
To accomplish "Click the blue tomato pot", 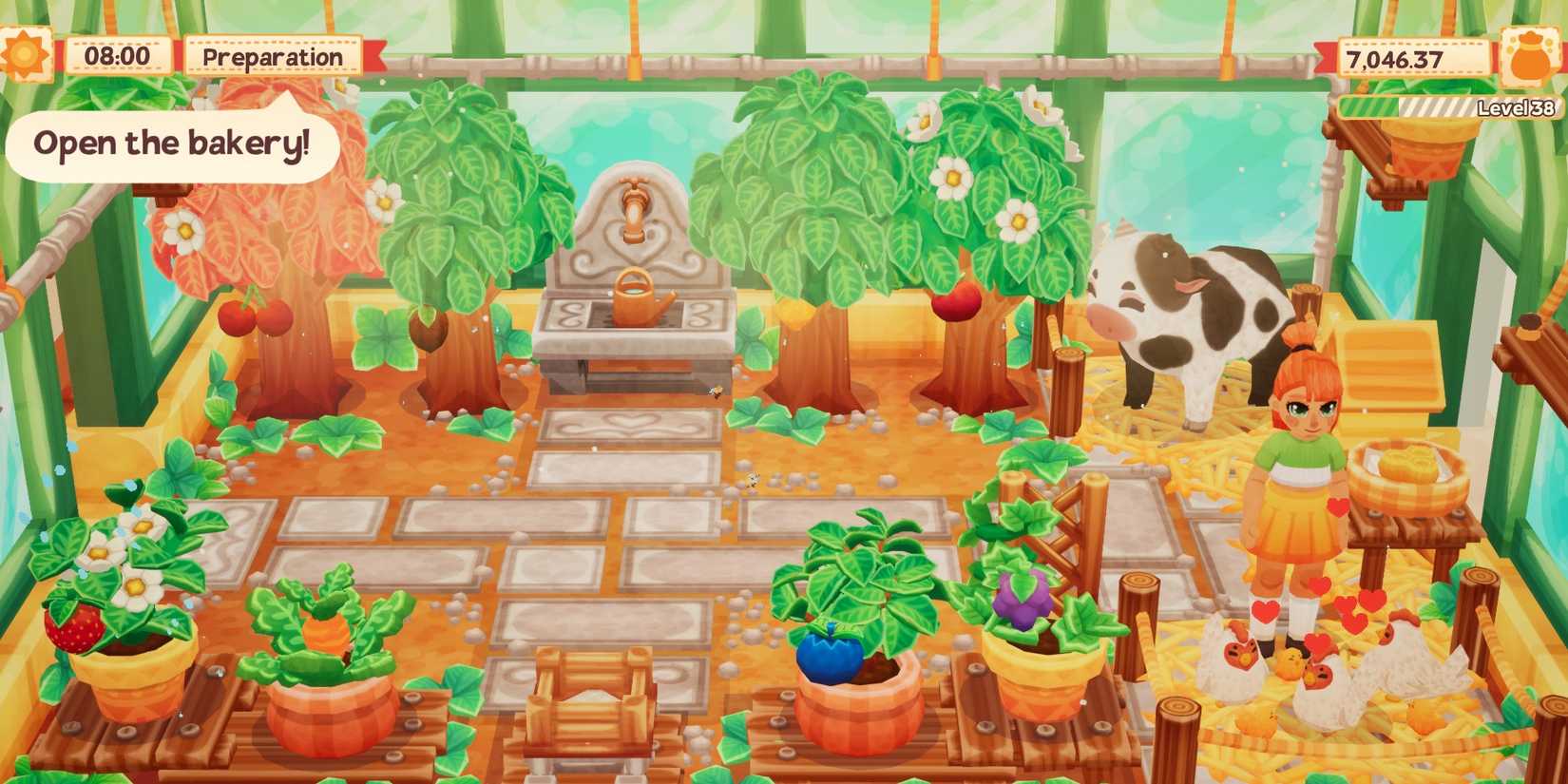I will (833, 656).
